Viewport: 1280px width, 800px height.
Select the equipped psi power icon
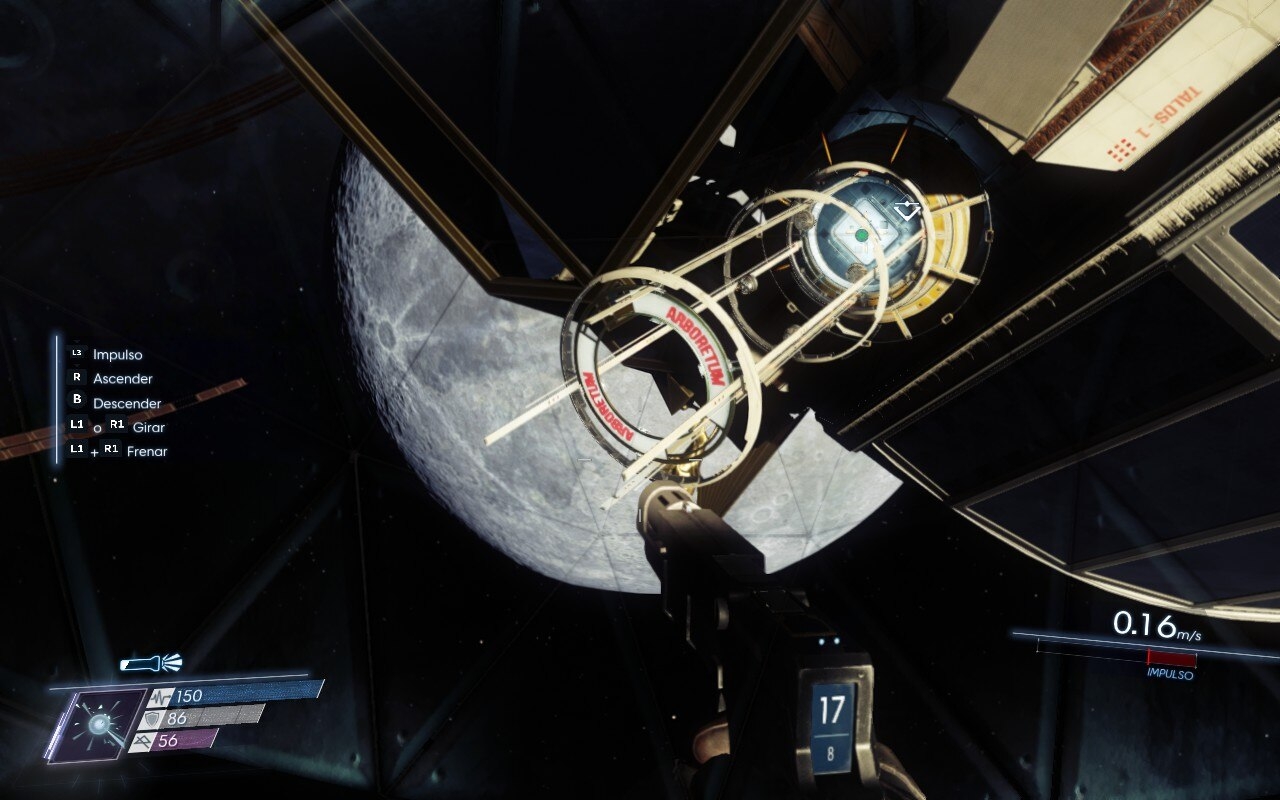click(x=97, y=724)
